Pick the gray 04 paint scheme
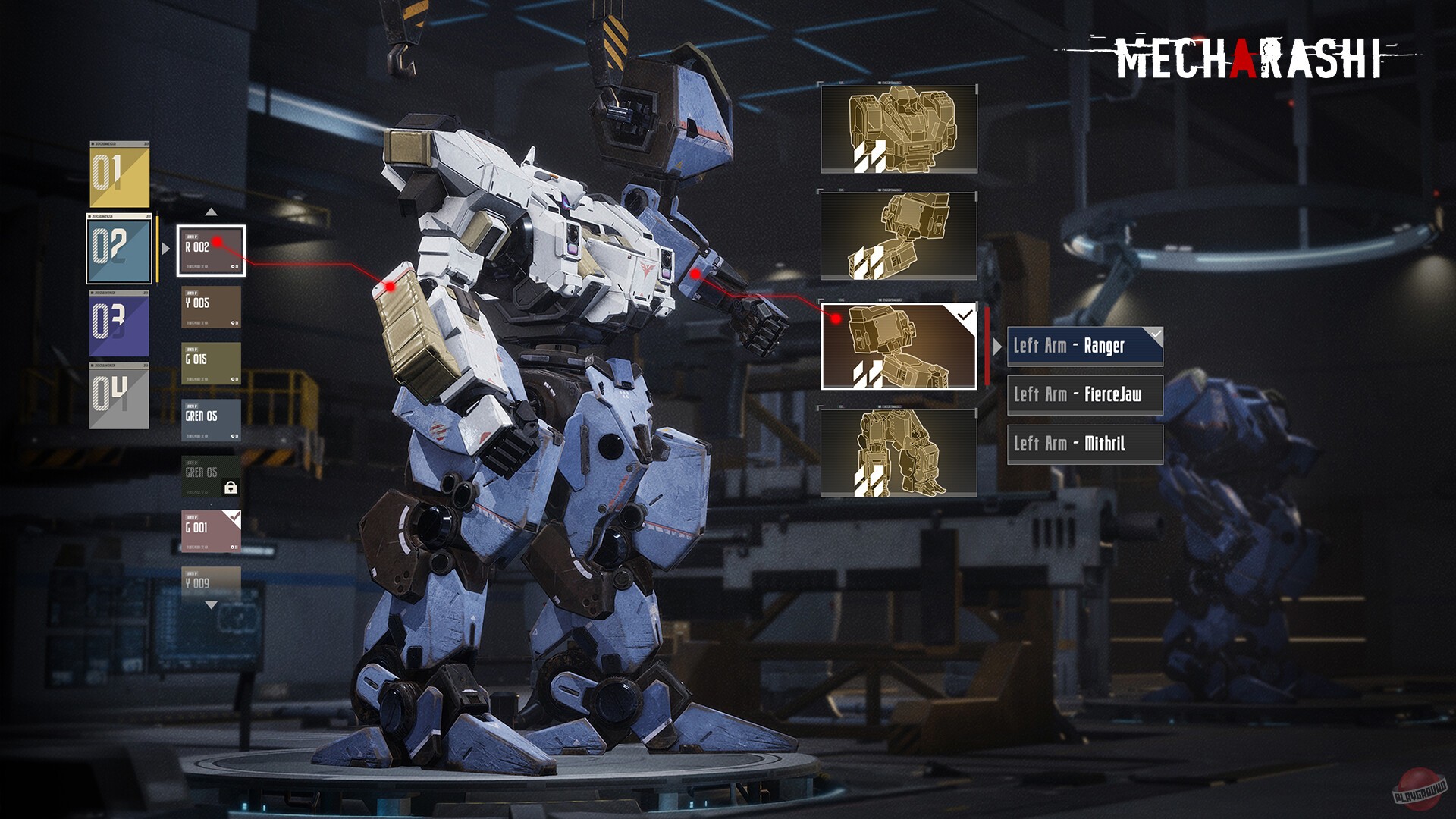 (x=119, y=396)
